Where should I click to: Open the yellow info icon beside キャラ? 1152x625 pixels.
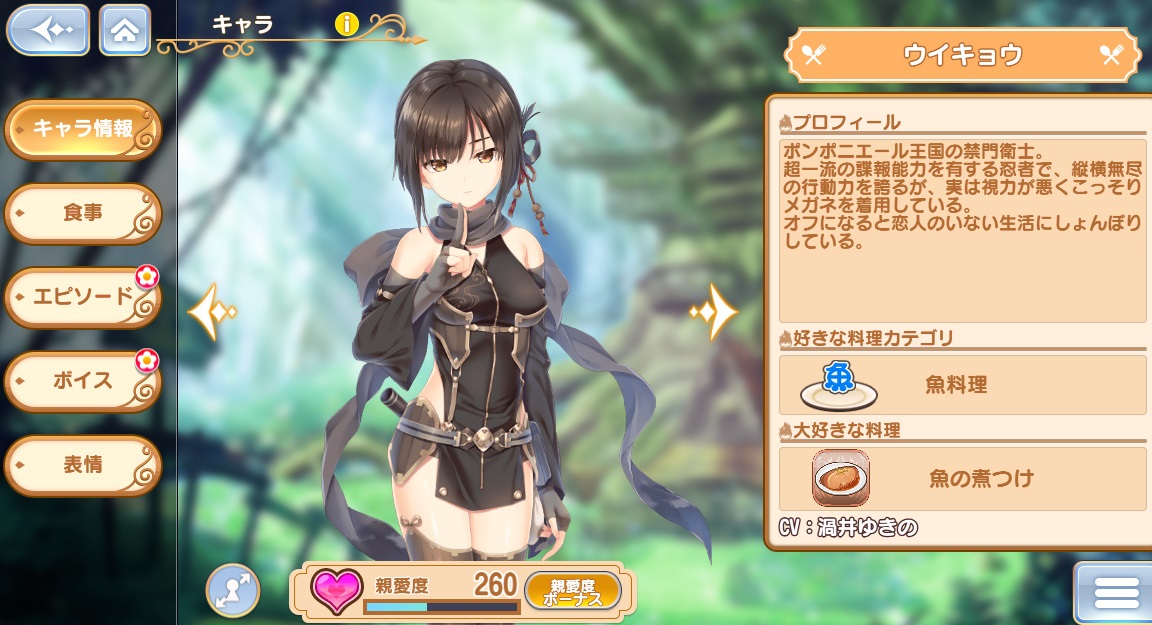coord(346,25)
